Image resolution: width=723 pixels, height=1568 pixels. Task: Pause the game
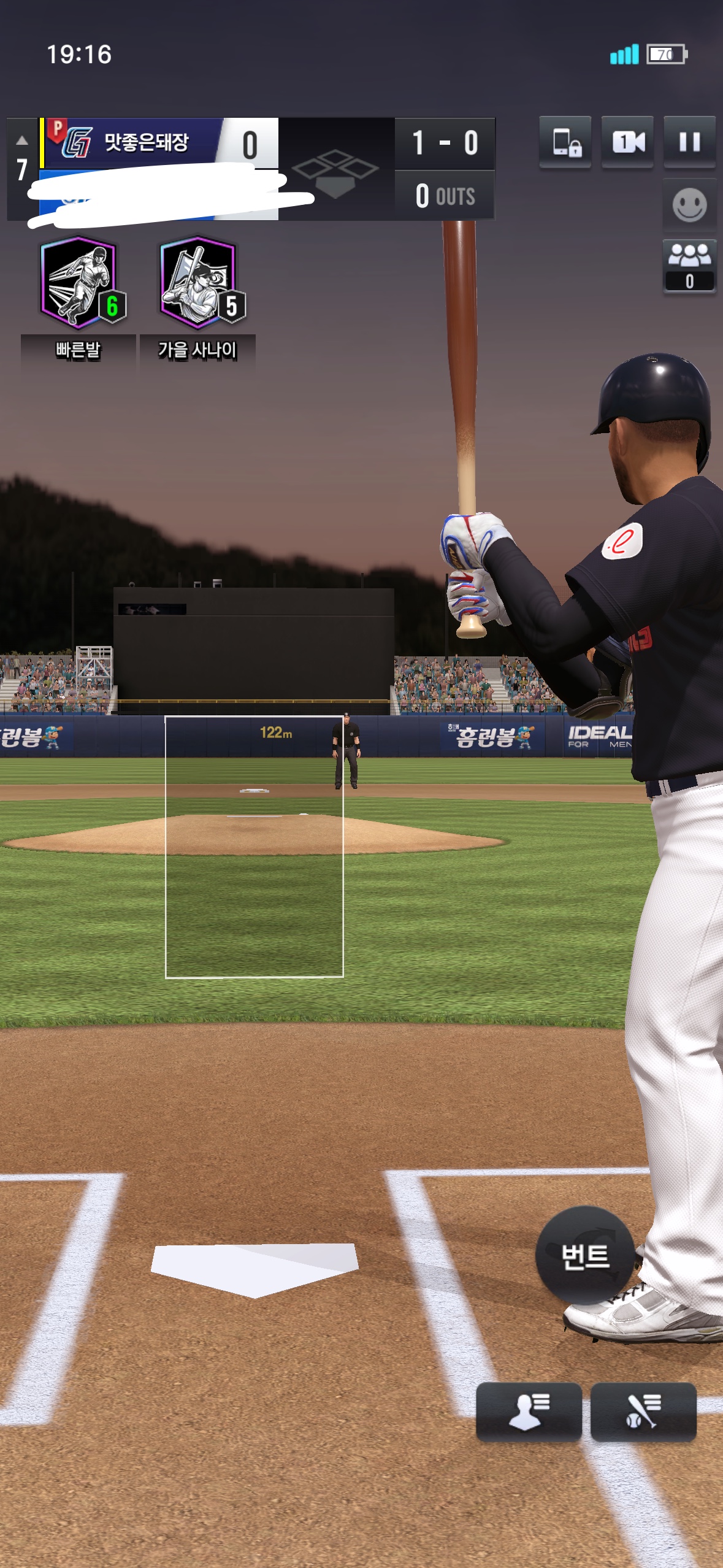pyautogui.click(x=689, y=142)
